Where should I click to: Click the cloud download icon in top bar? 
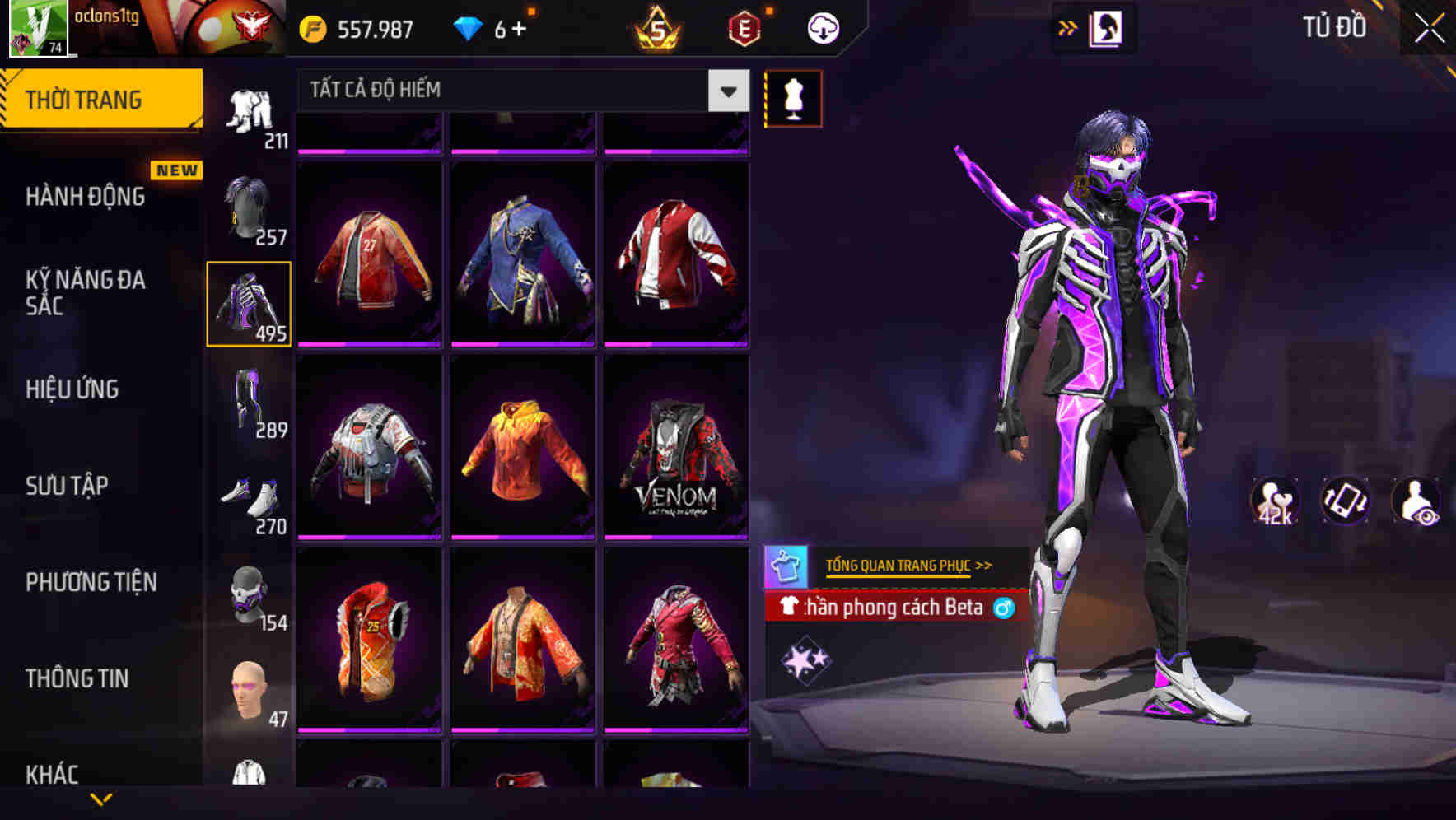point(823,27)
